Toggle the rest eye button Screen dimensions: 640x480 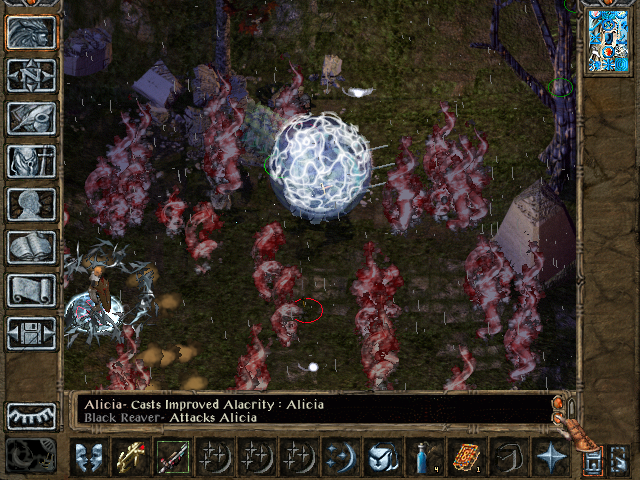(x=32, y=416)
